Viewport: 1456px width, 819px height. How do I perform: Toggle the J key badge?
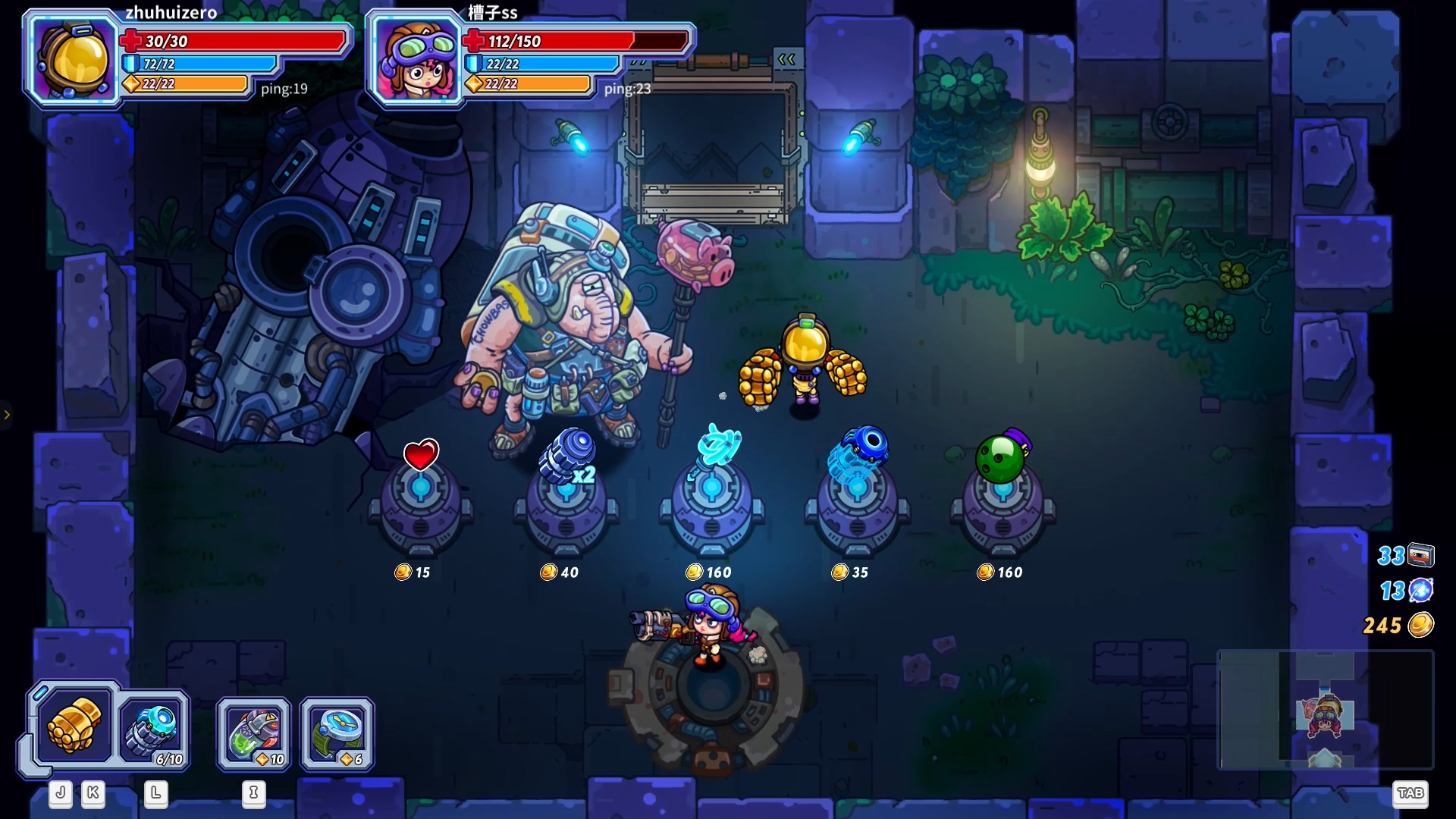[x=60, y=794]
